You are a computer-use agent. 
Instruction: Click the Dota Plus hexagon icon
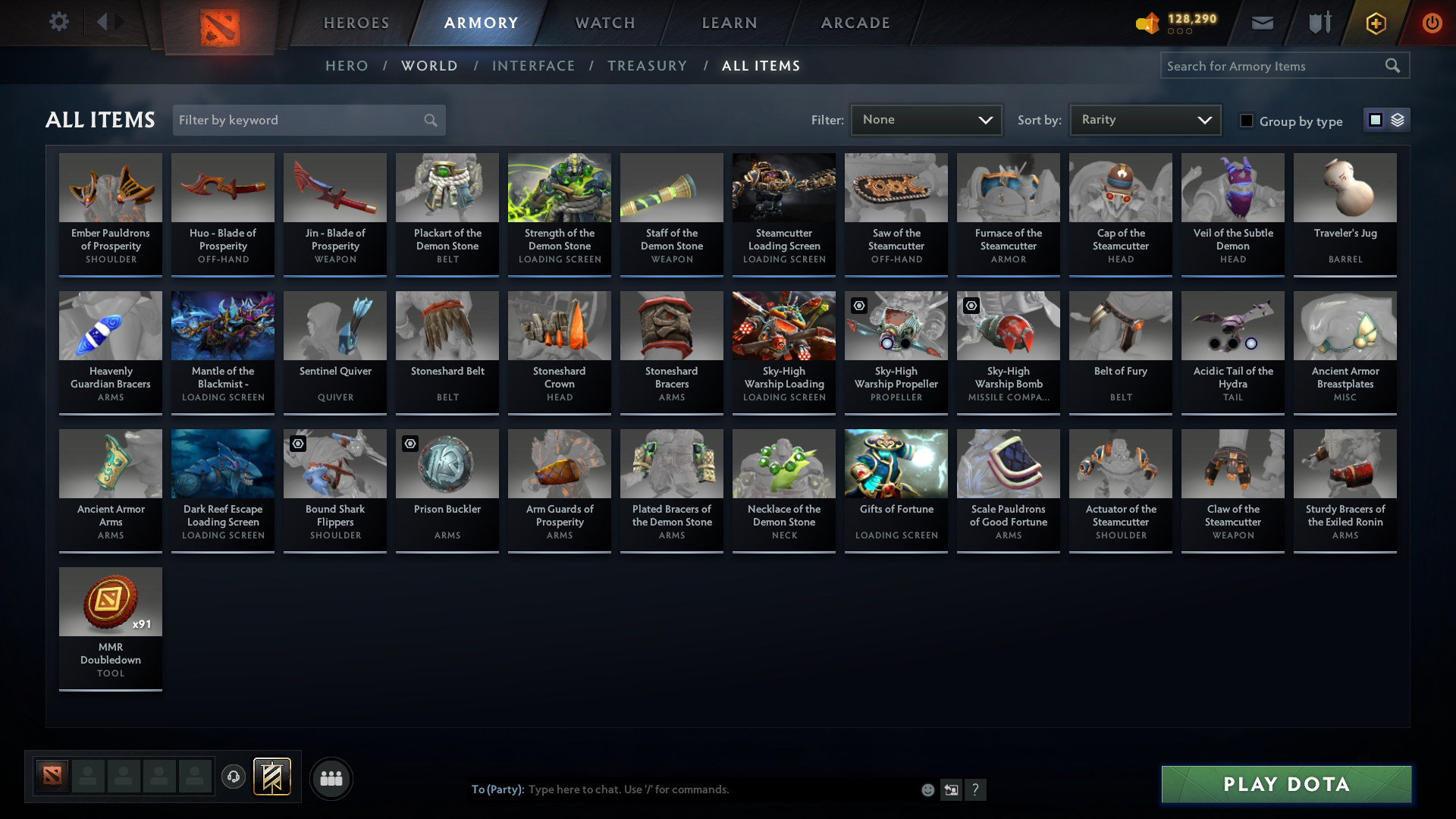1375,24
